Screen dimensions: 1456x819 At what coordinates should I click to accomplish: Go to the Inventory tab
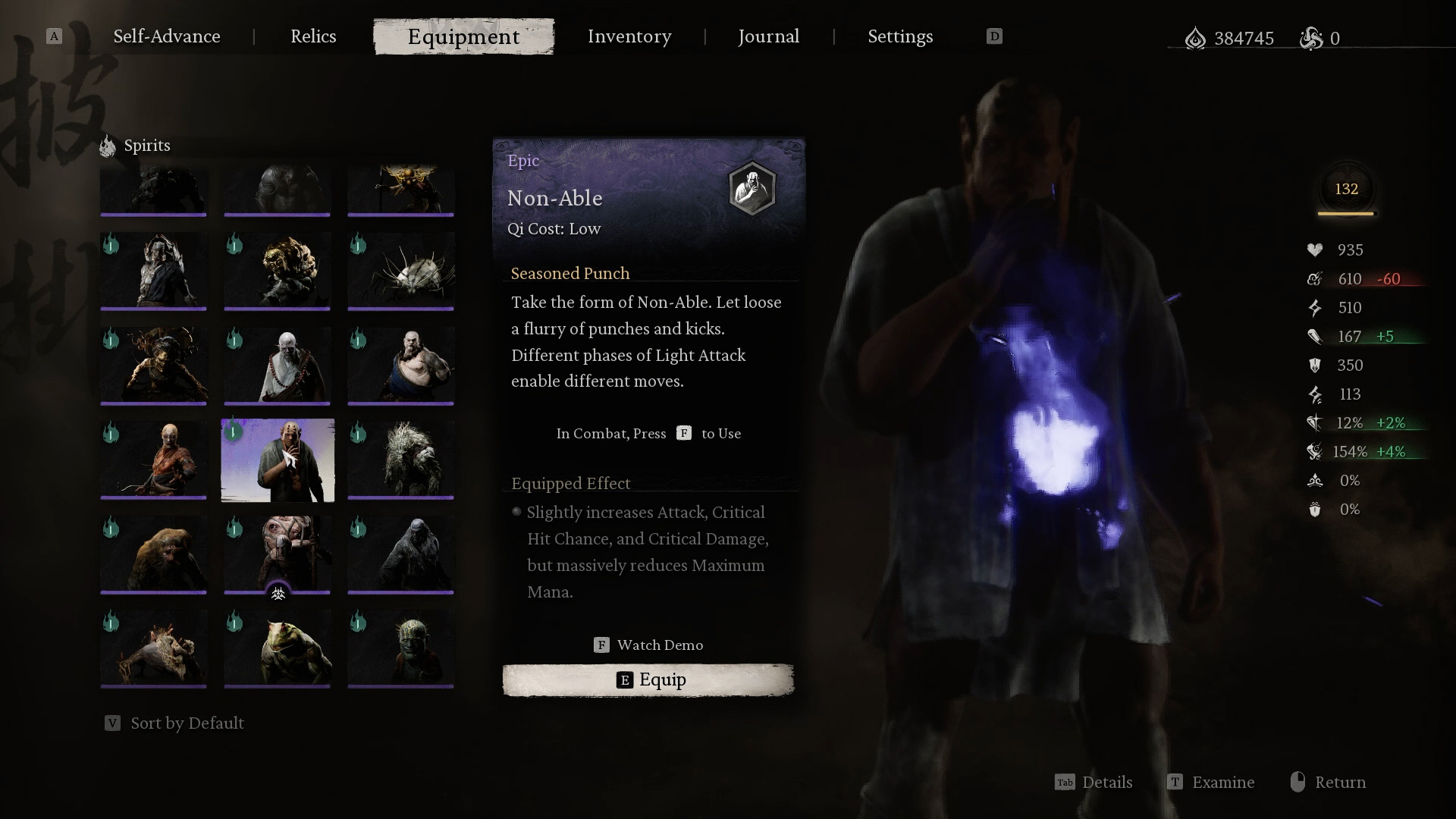coord(629,36)
